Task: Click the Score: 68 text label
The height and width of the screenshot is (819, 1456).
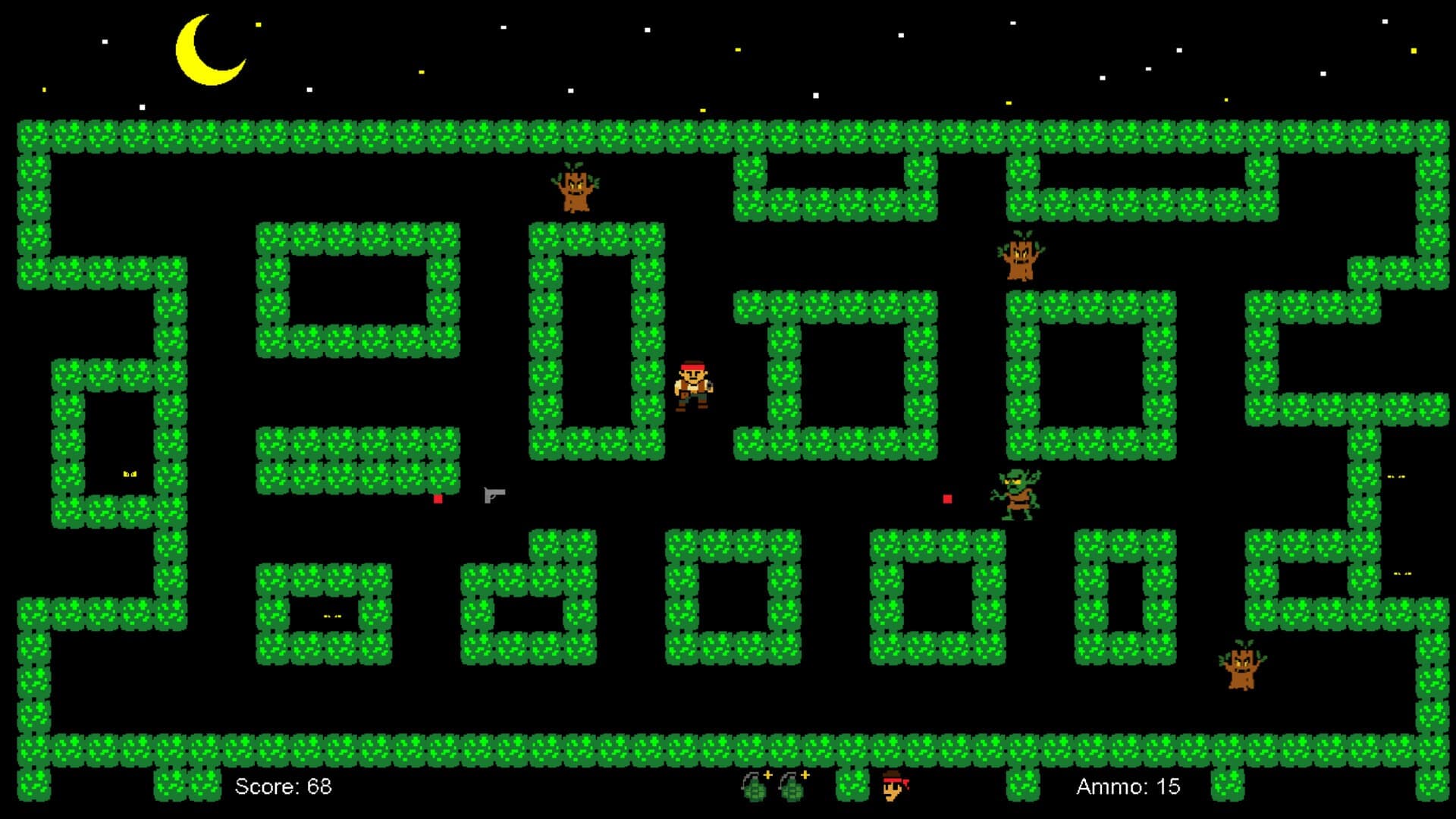Action: (284, 786)
